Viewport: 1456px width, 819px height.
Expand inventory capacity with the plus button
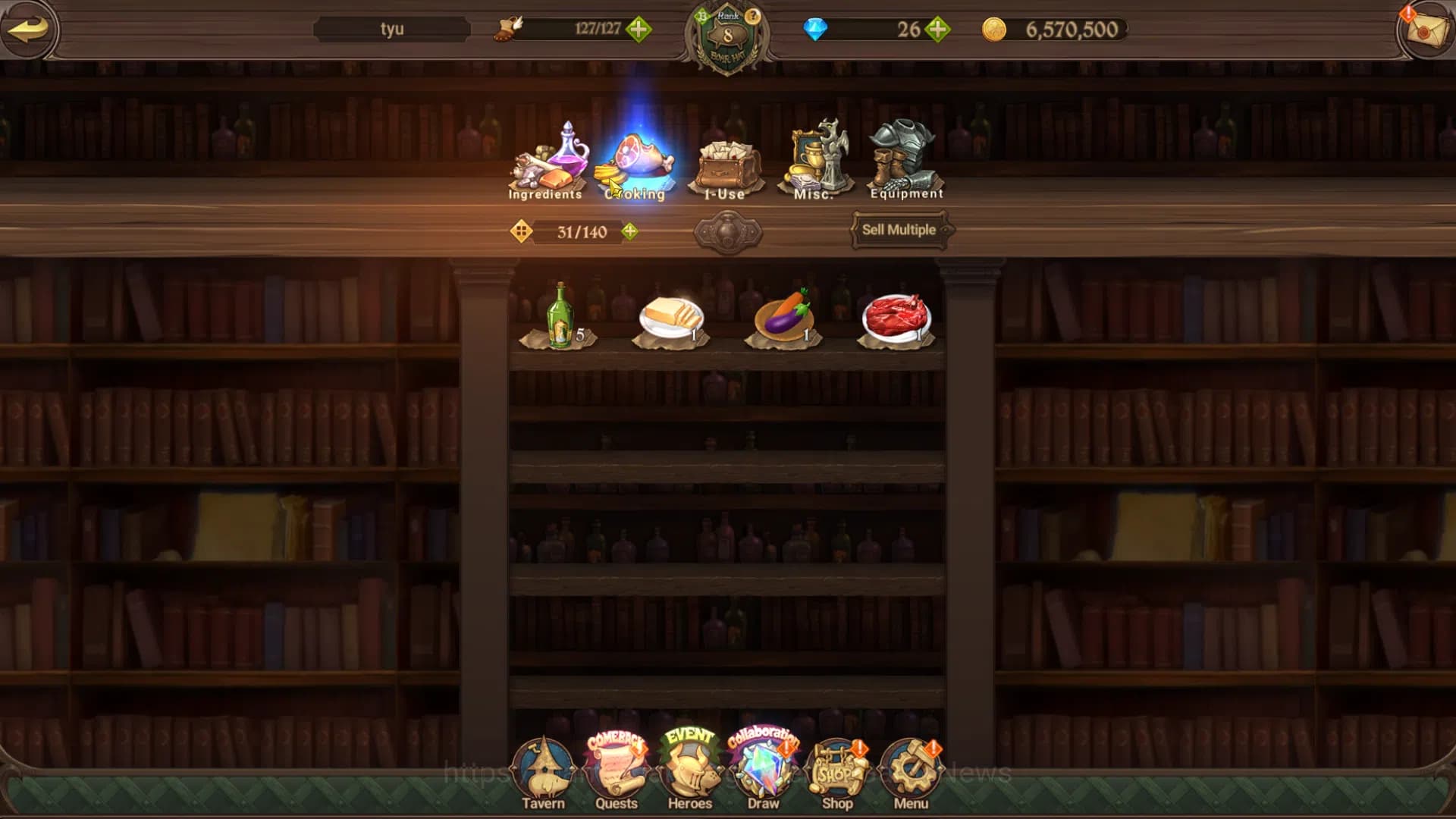(629, 231)
